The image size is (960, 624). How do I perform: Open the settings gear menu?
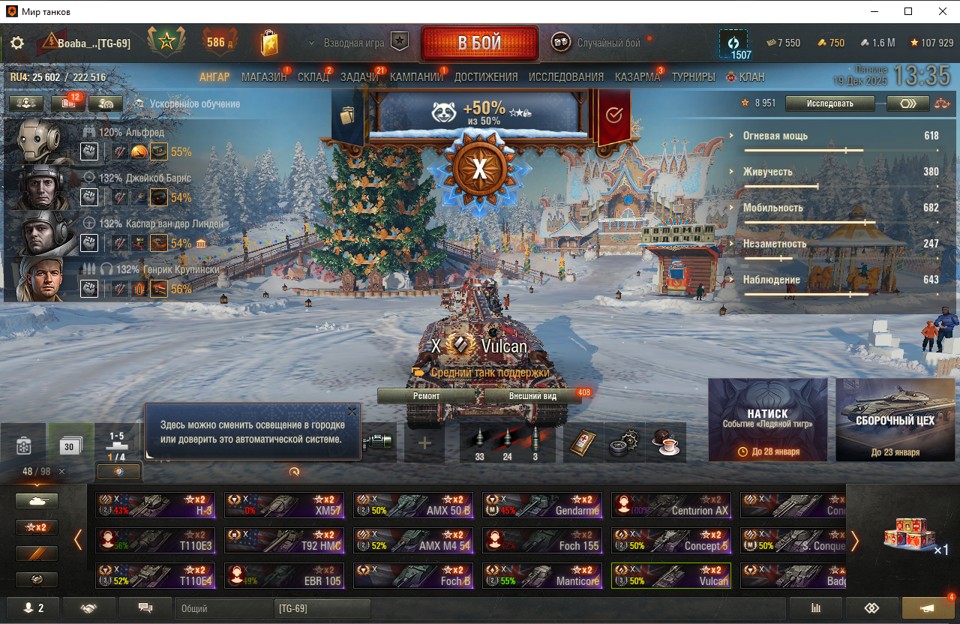coord(17,43)
